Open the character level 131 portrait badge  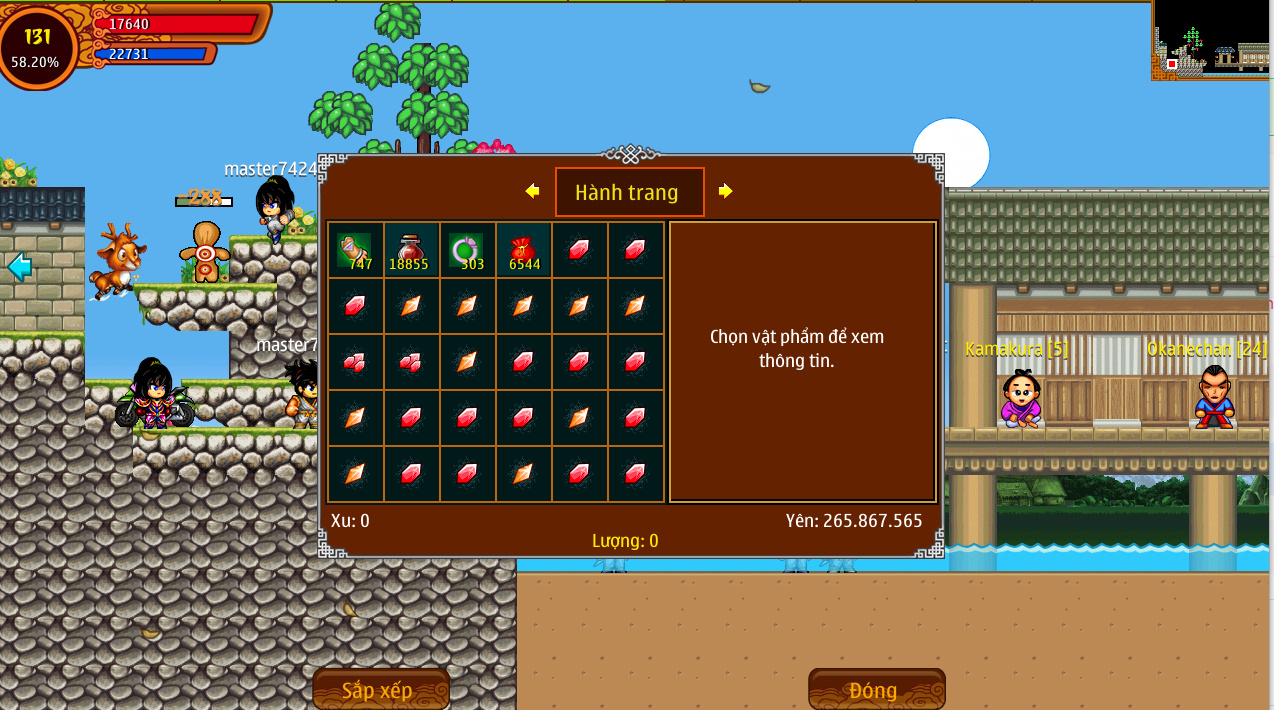click(37, 46)
